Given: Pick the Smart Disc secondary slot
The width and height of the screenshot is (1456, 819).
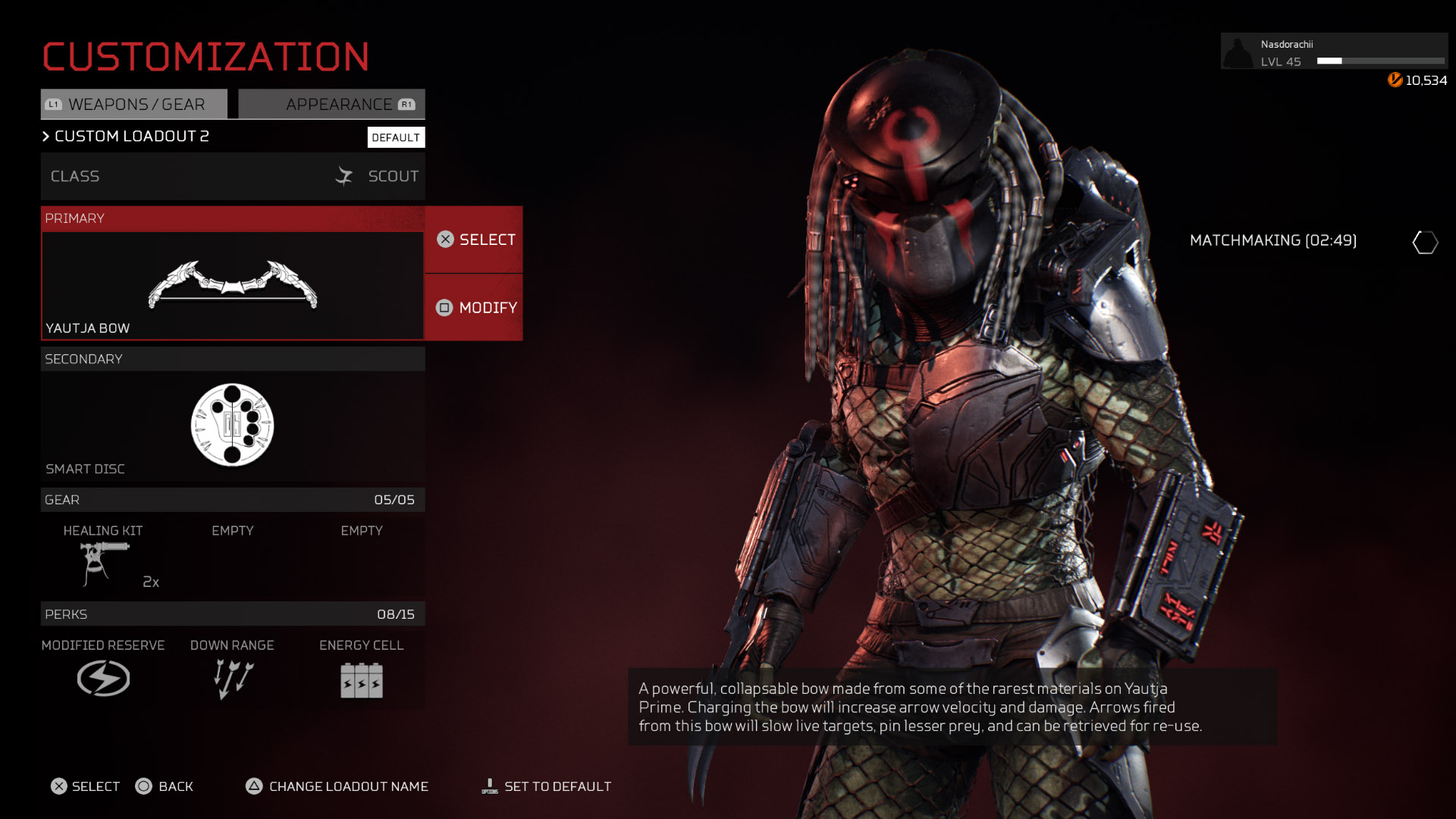Looking at the screenshot, I should [232, 425].
